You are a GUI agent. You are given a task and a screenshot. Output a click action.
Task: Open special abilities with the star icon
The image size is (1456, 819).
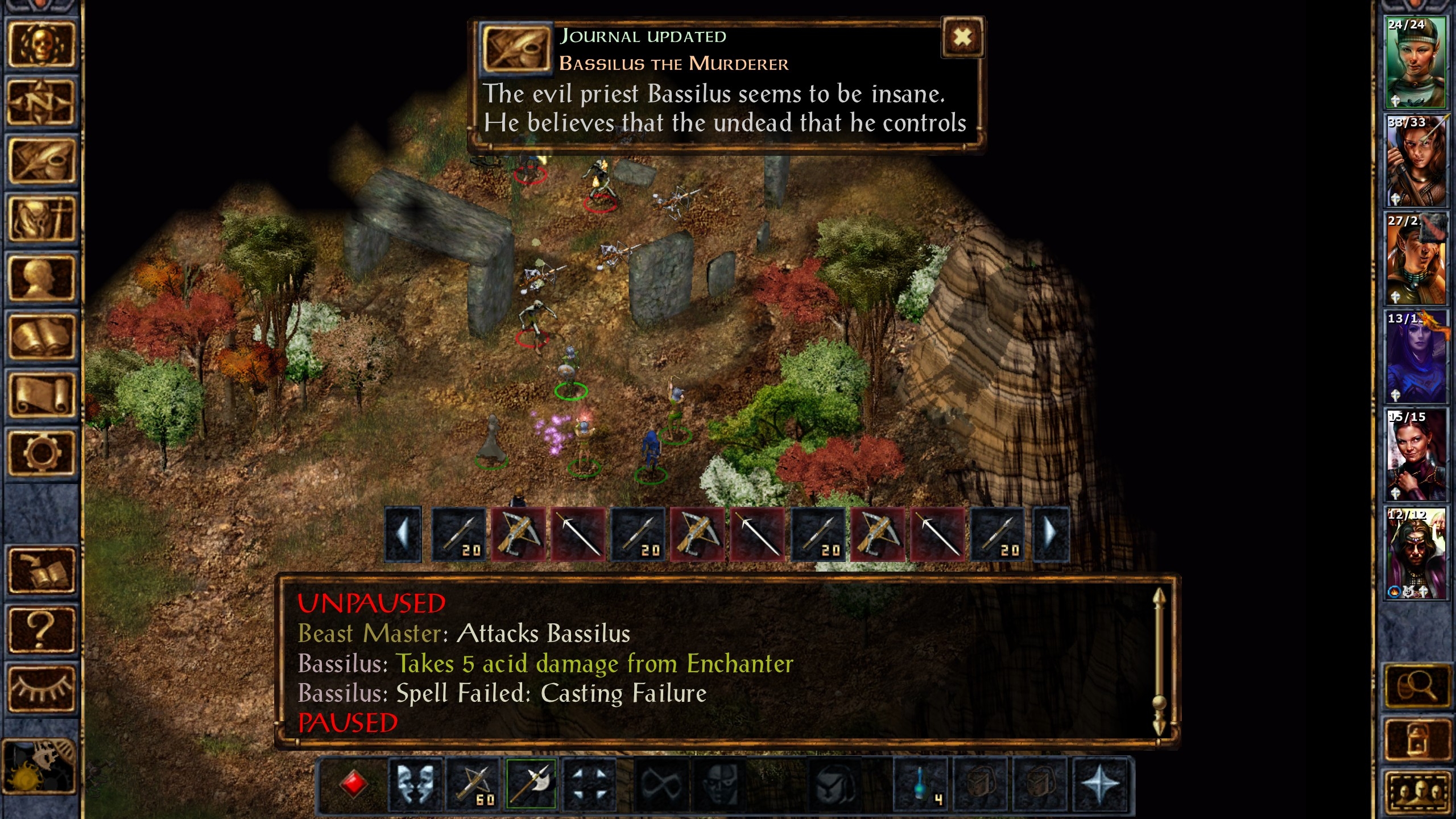[x=1100, y=784]
